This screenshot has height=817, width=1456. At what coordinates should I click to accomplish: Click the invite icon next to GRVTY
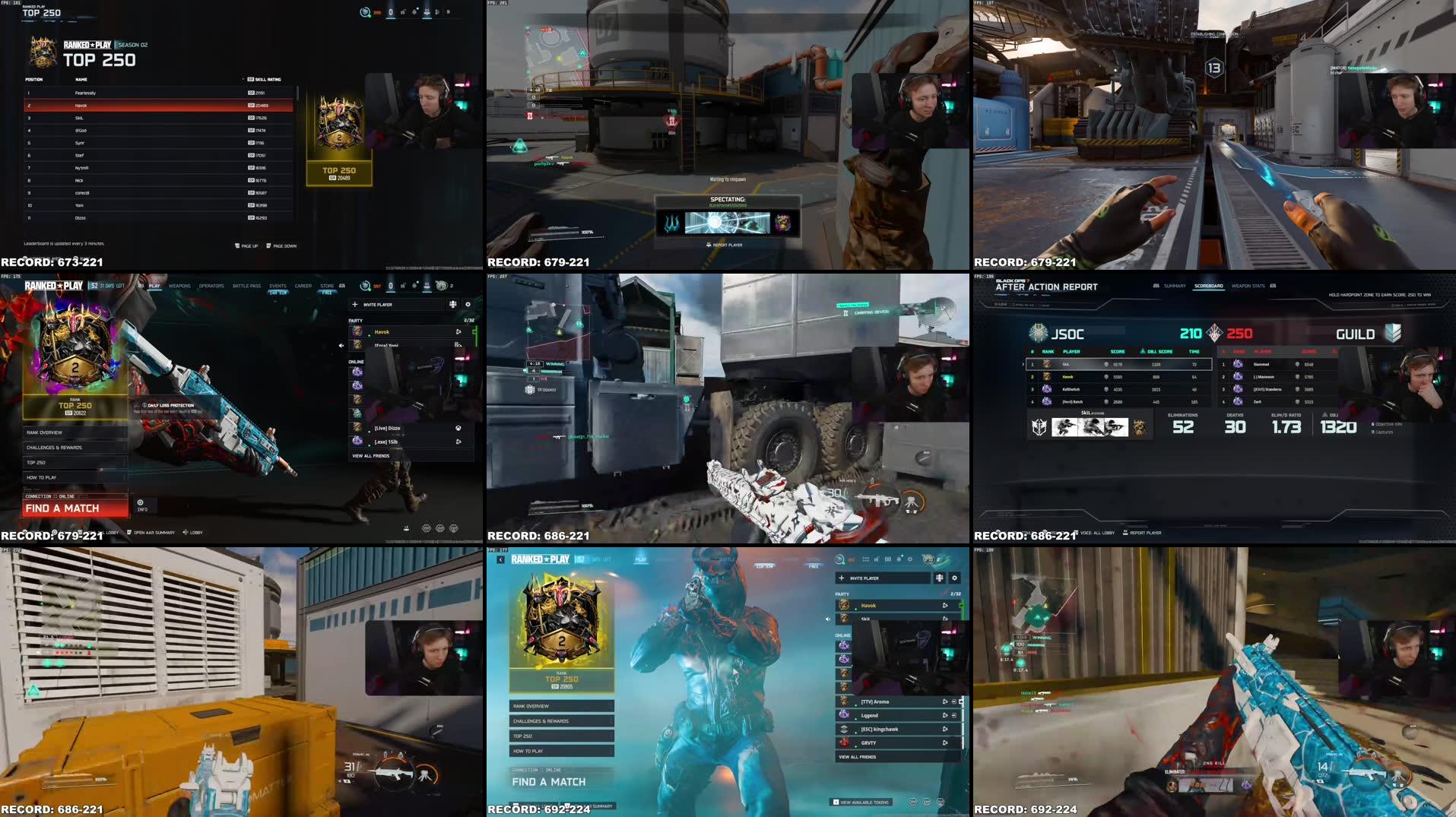coord(946,743)
